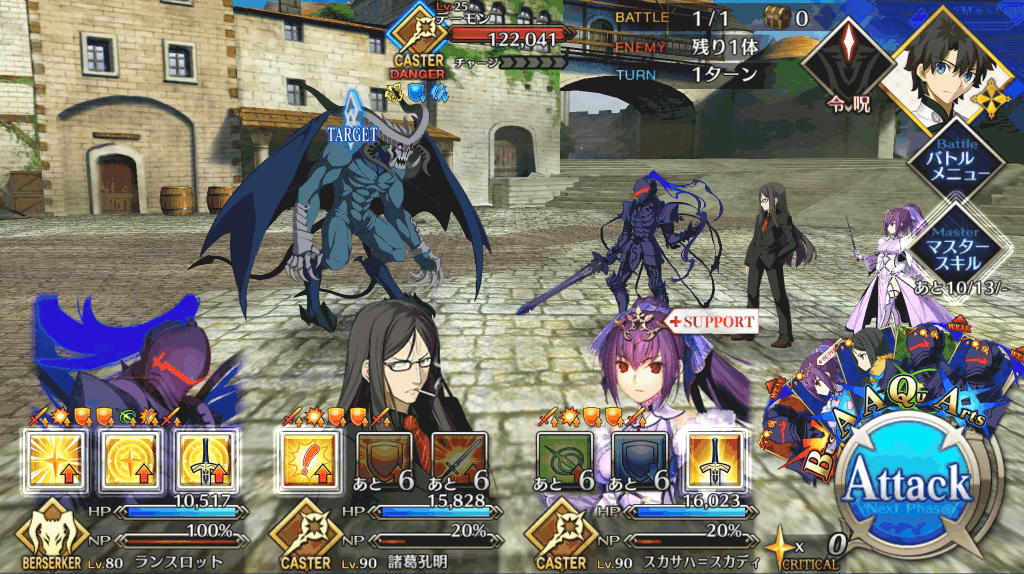1024x574 pixels.
Task: Select the targeted Demon enemy info bar
Action: tap(490, 38)
